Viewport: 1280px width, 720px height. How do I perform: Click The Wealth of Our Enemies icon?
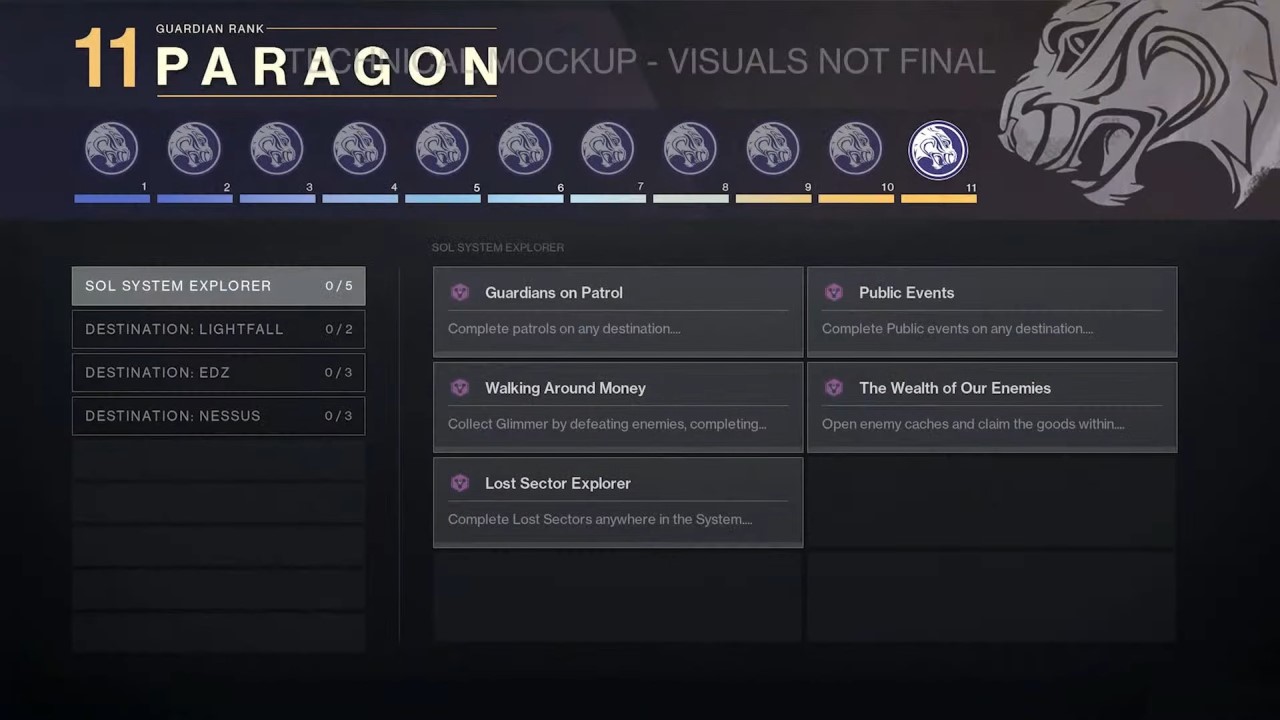(x=834, y=387)
